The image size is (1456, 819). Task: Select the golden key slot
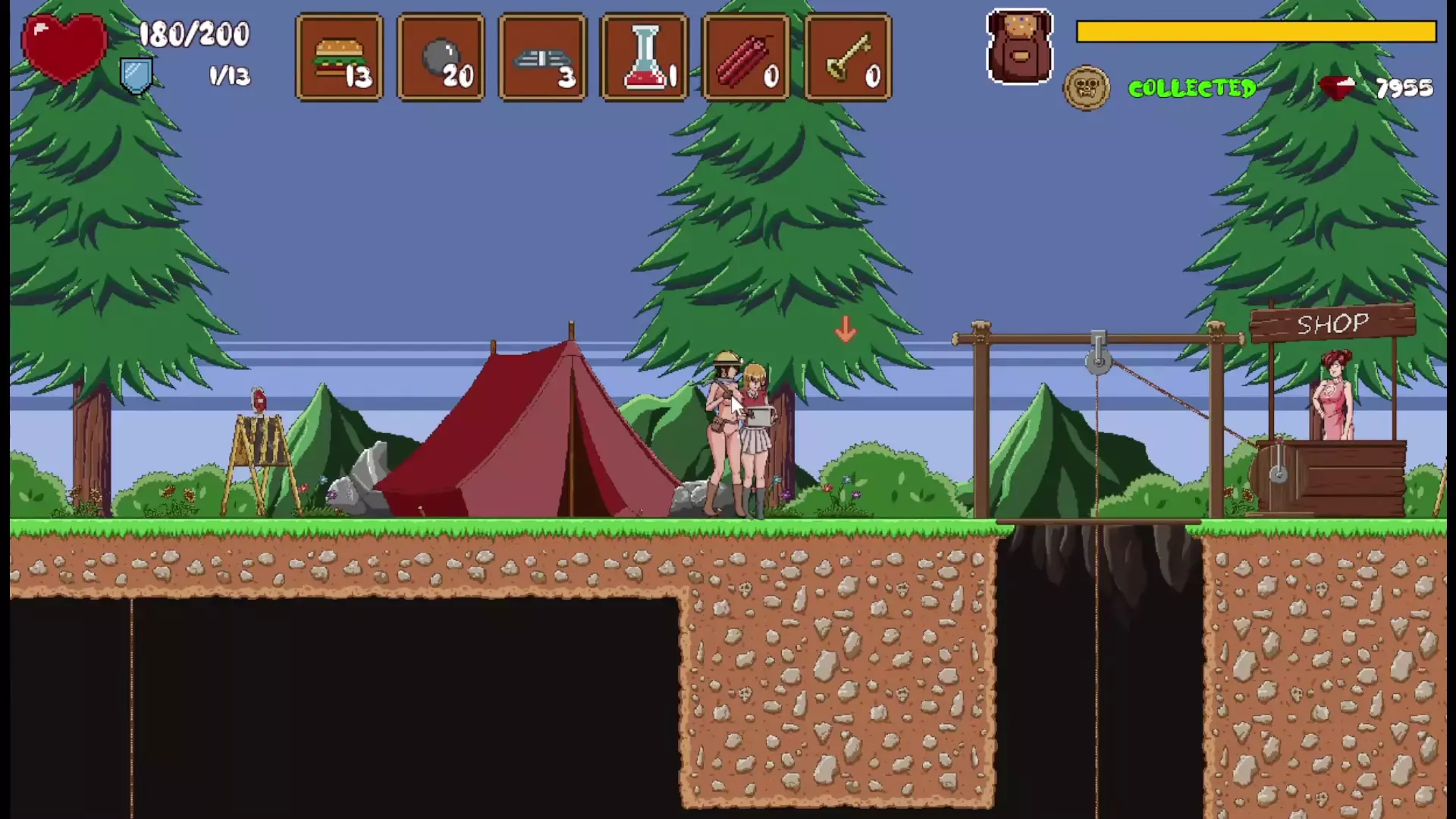(x=848, y=58)
